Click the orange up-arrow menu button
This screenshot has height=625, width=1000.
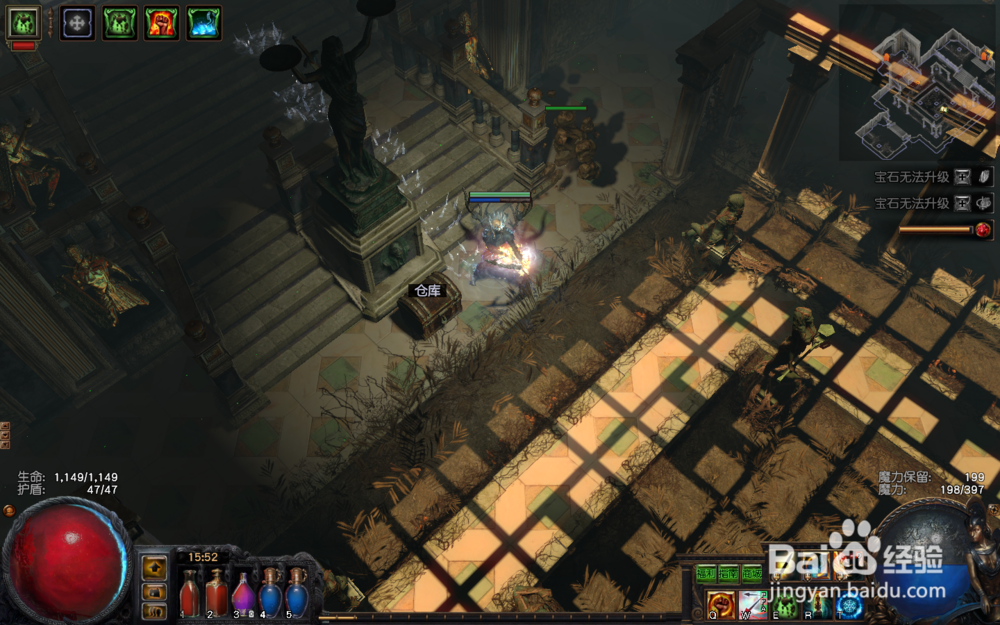tap(153, 569)
